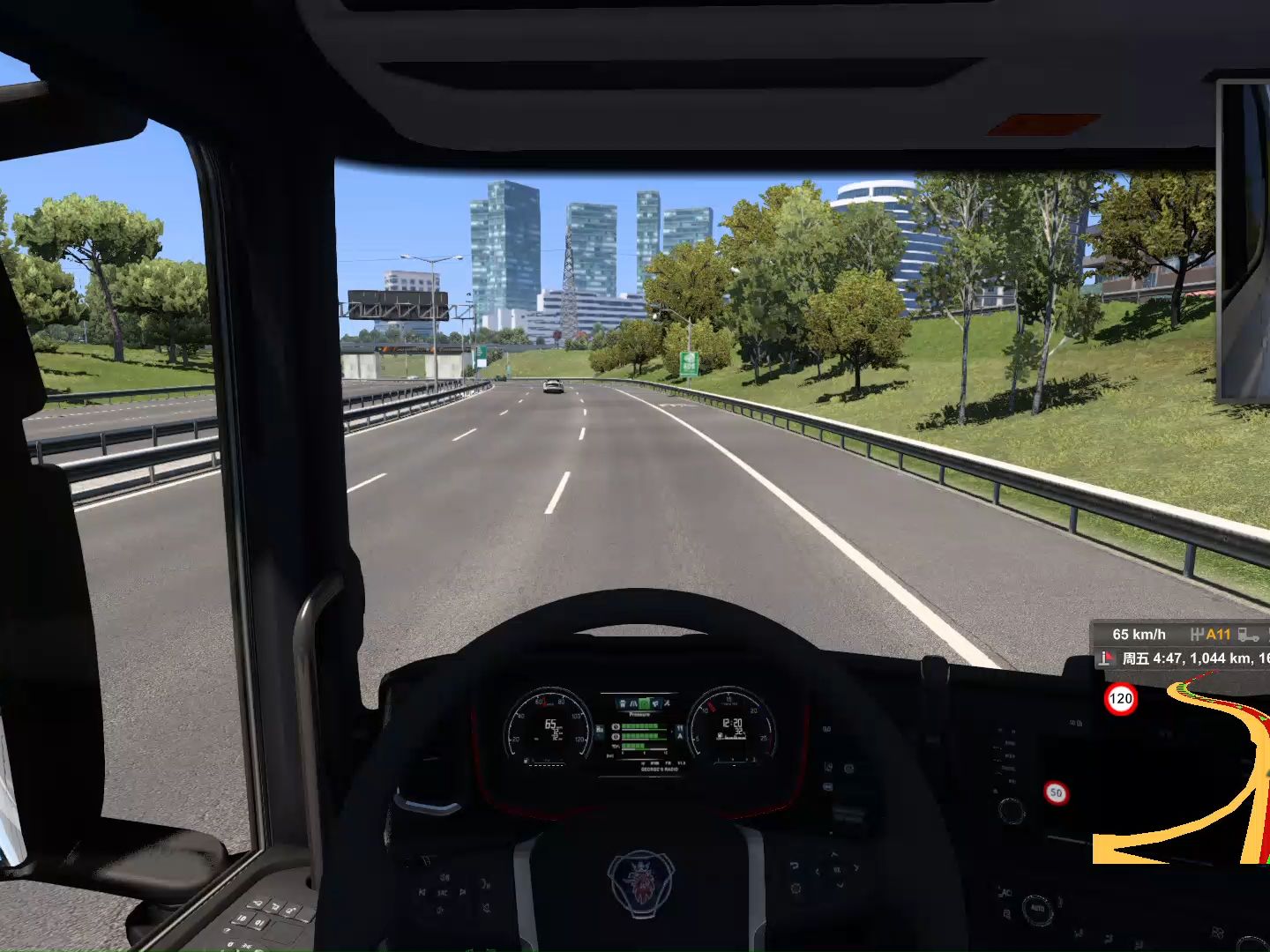Click the 120 speed limit sign
The width and height of the screenshot is (1270, 952).
point(1119,697)
